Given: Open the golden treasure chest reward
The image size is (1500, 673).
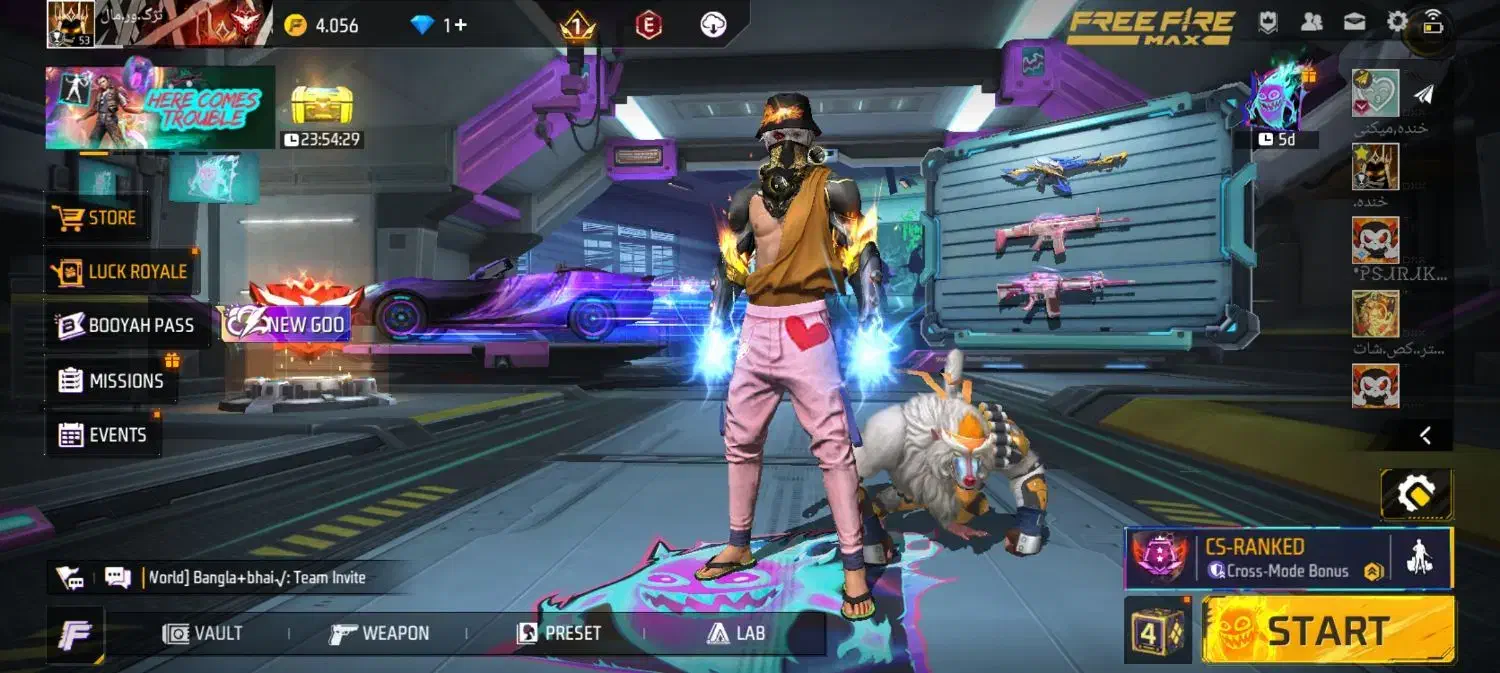Looking at the screenshot, I should pos(322,105).
